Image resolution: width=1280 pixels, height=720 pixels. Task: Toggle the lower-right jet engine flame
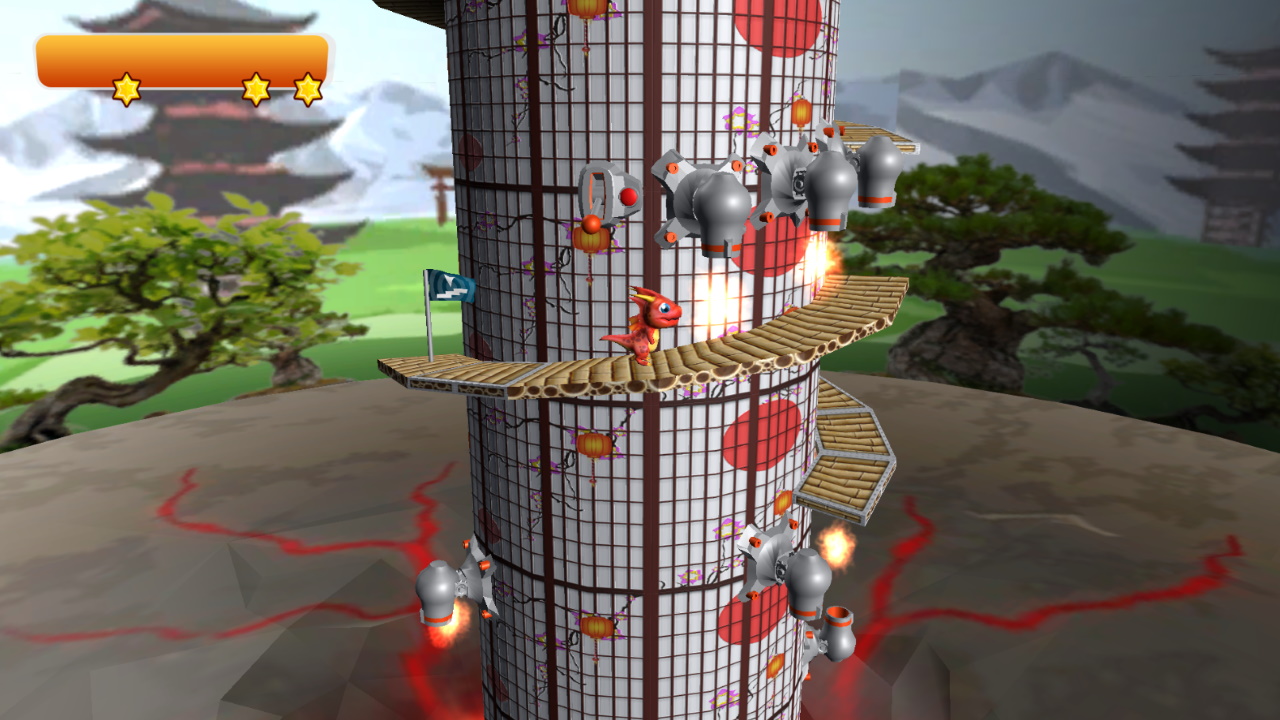(835, 545)
